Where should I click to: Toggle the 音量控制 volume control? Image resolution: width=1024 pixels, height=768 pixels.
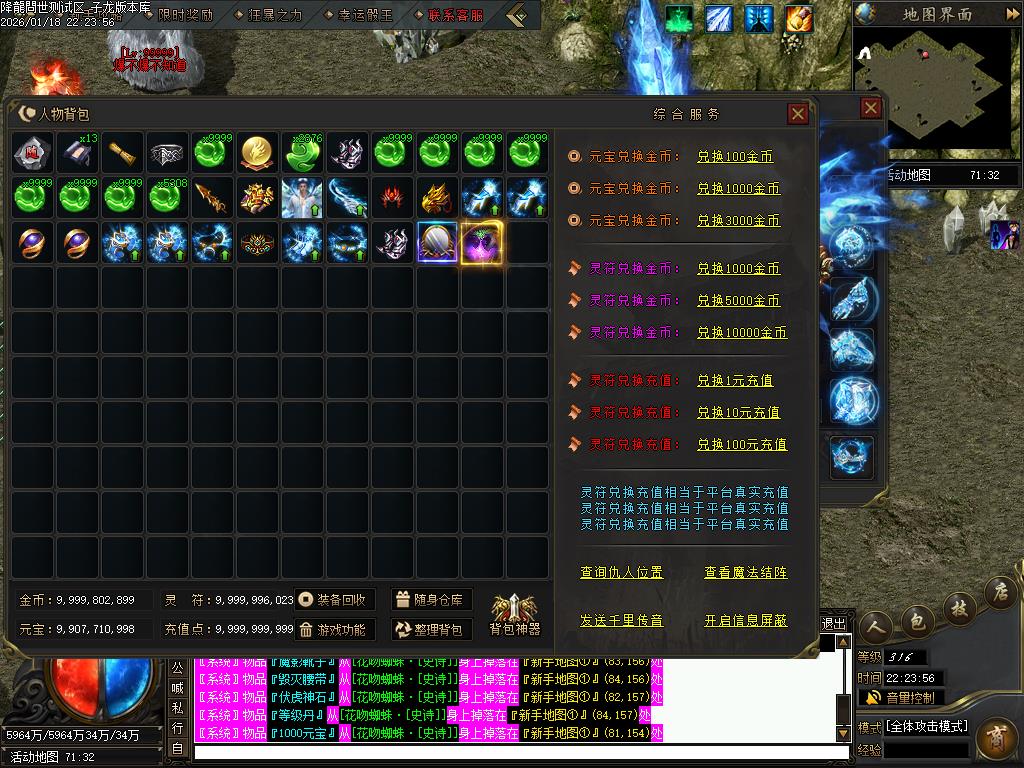tap(900, 697)
